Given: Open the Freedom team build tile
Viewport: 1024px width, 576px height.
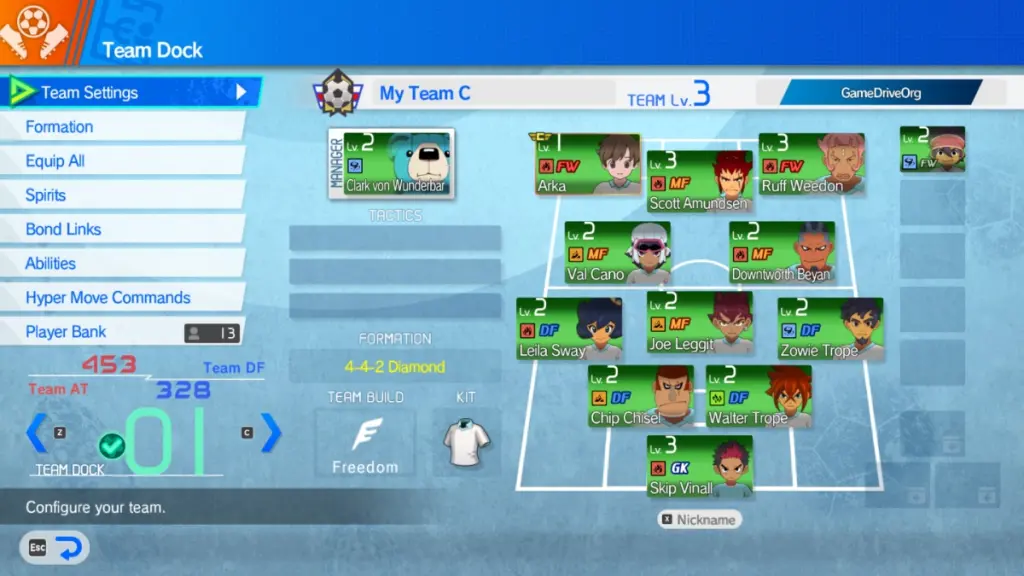Looking at the screenshot, I should click(365, 442).
